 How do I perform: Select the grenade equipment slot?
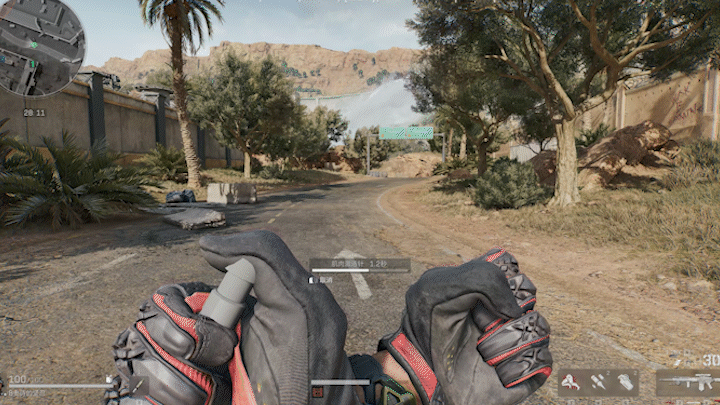point(625,381)
